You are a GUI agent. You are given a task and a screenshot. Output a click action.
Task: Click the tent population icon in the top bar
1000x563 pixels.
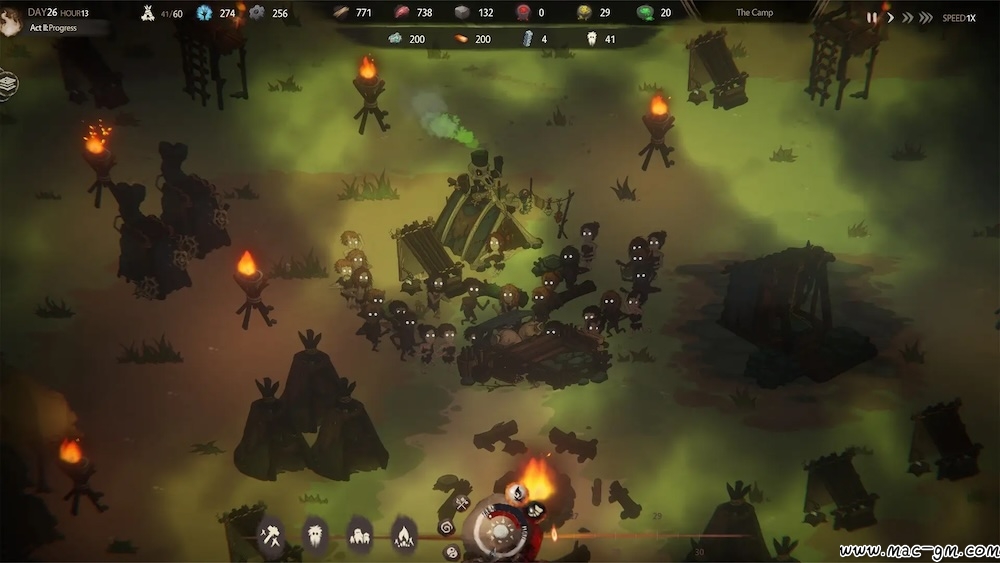click(146, 13)
